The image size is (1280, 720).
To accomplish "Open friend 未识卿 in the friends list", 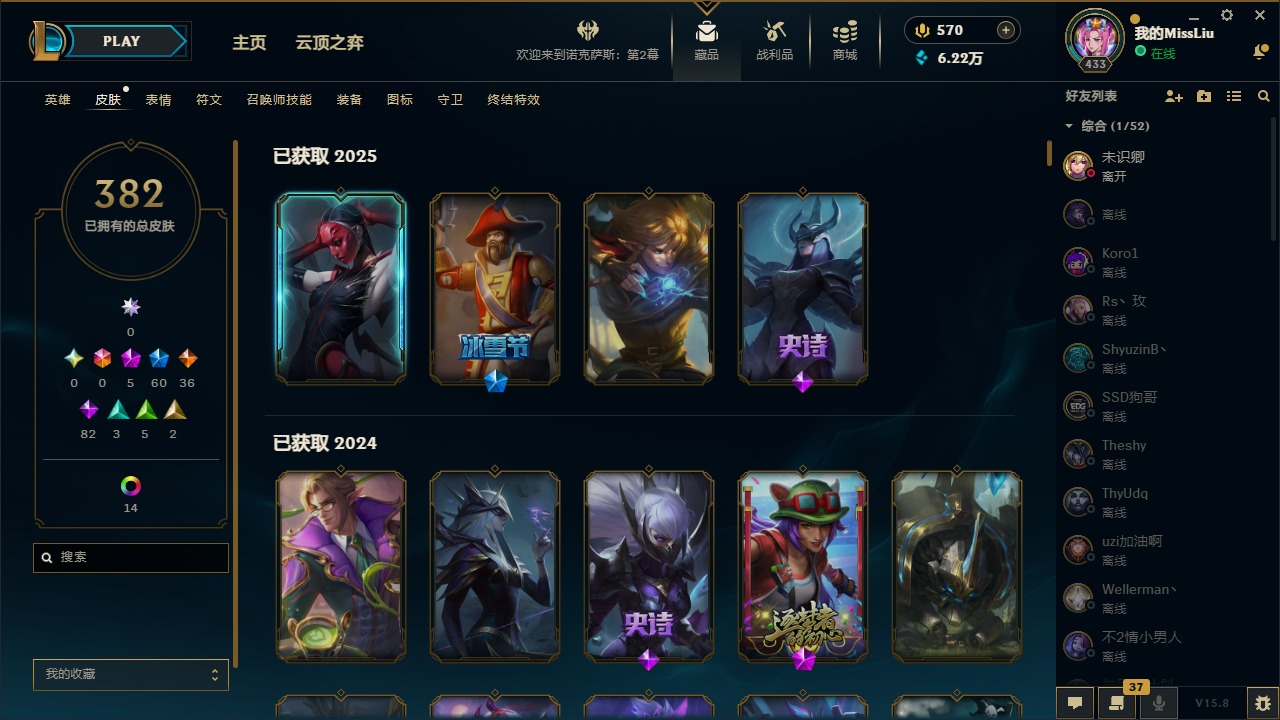I will (1123, 166).
